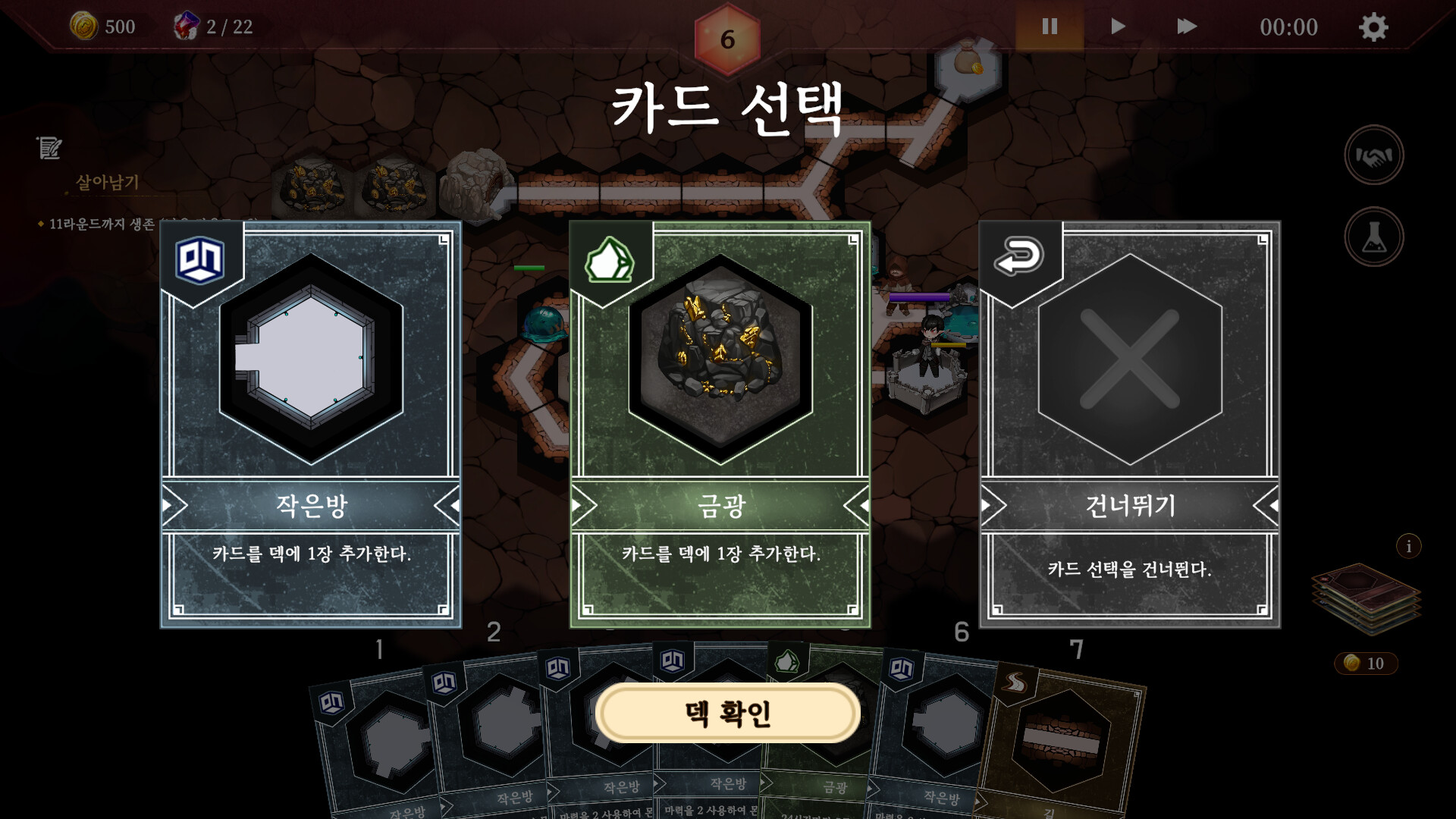The height and width of the screenshot is (819, 1456).
Task: Open the quest log scroll icon
Action: [48, 149]
